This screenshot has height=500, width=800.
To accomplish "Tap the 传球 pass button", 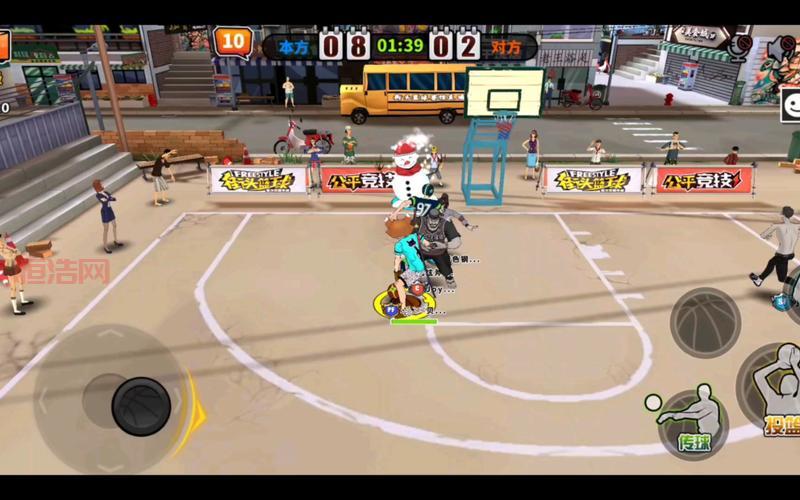I will [693, 423].
